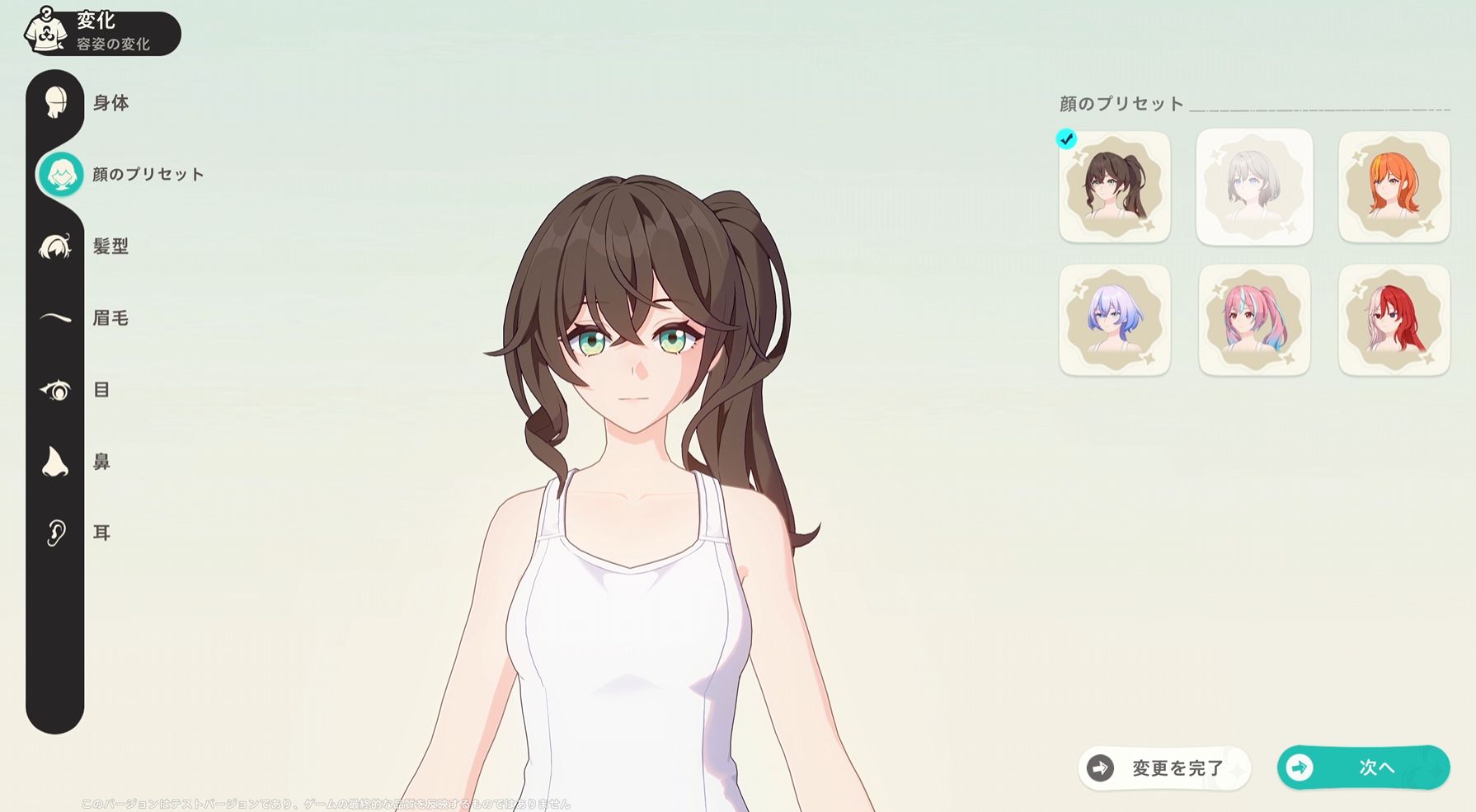Select the brown ponytail face preset

tap(1114, 187)
